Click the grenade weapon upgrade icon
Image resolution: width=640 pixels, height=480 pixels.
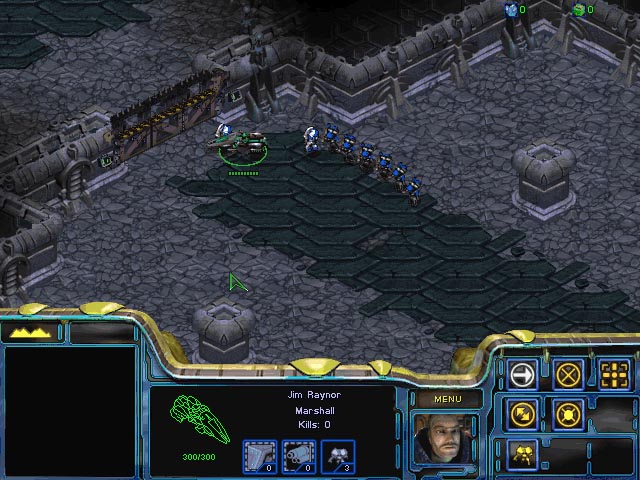(x=298, y=455)
